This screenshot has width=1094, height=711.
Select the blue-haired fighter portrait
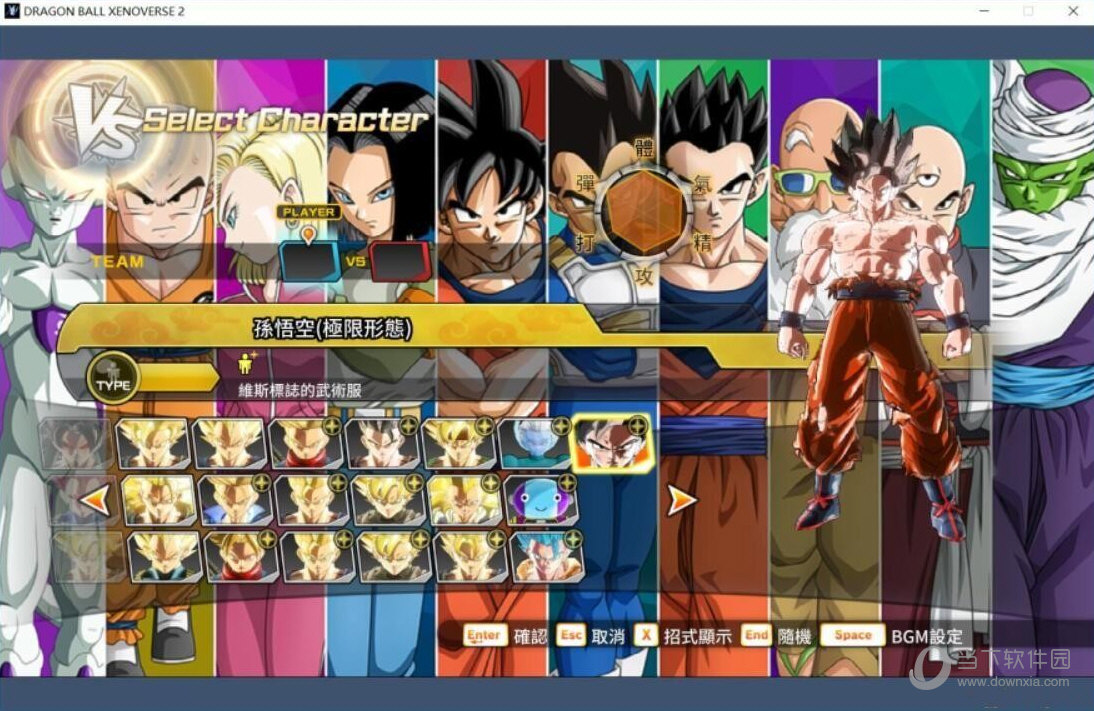(x=547, y=556)
